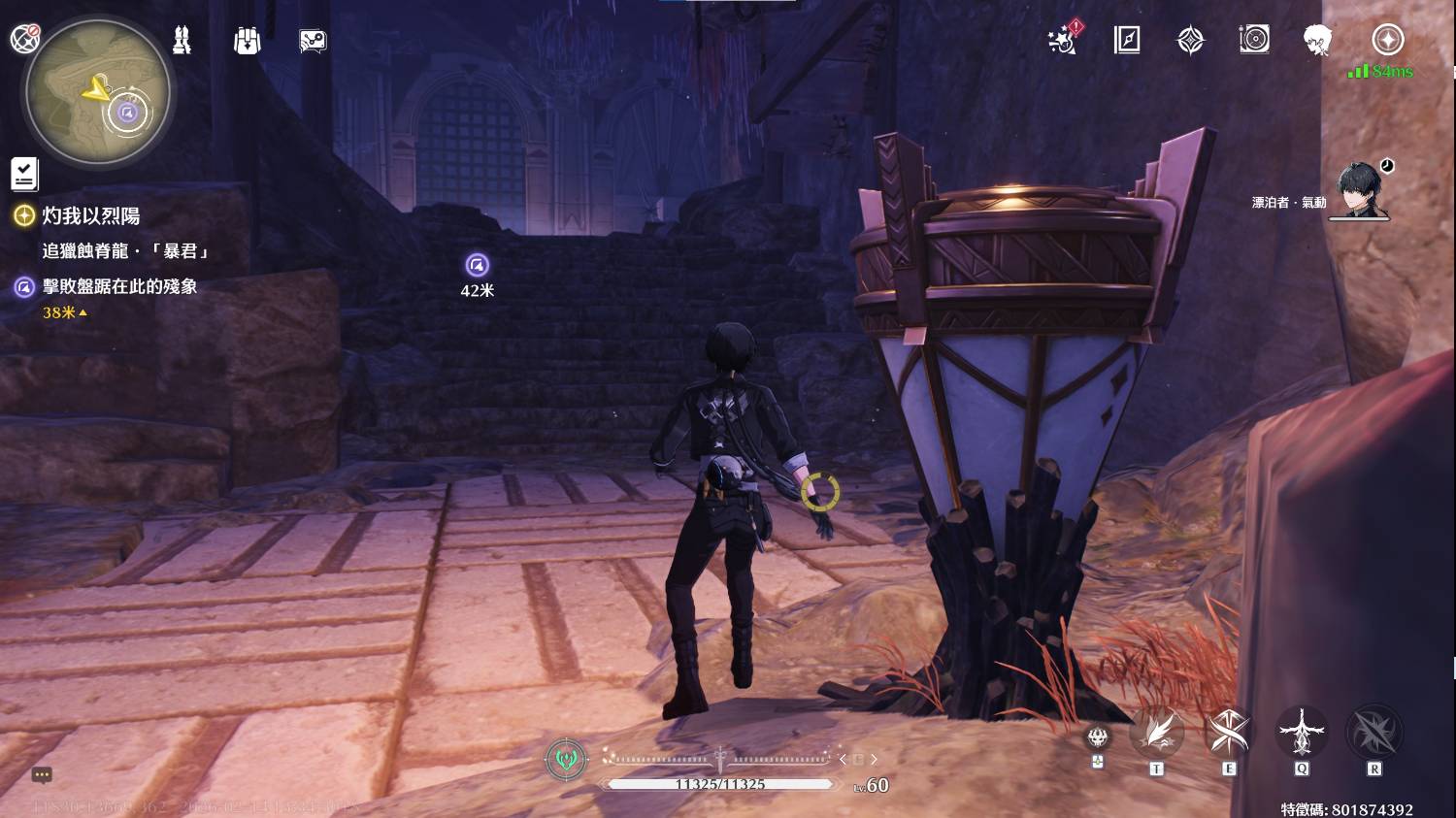Image resolution: width=1456 pixels, height=818 pixels.
Task: Activate the crossed-blades resonance skill
Action: click(x=1229, y=733)
